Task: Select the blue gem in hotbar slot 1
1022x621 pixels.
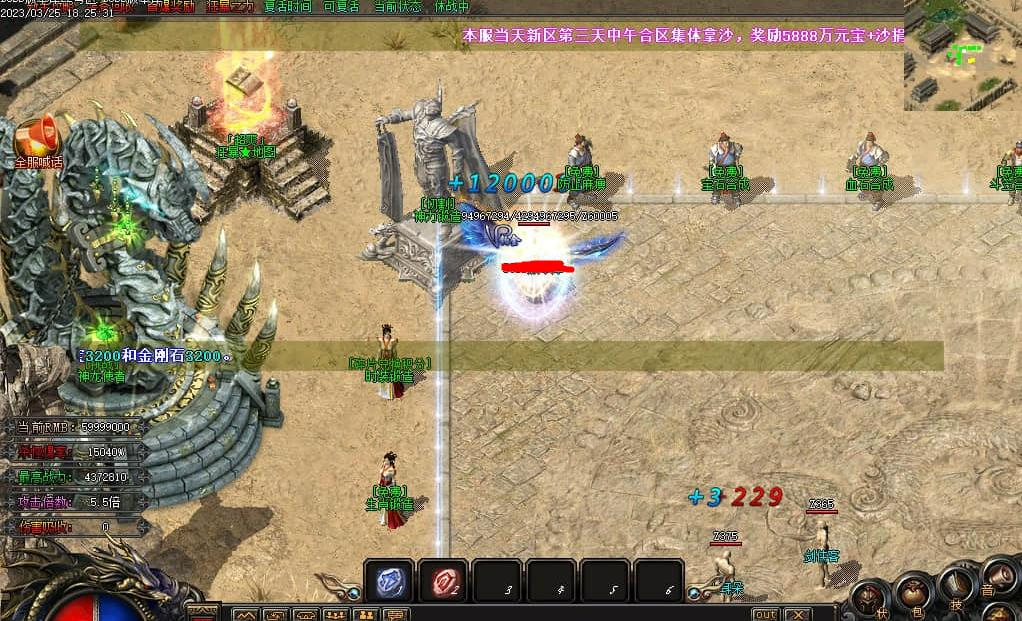Action: click(x=389, y=582)
